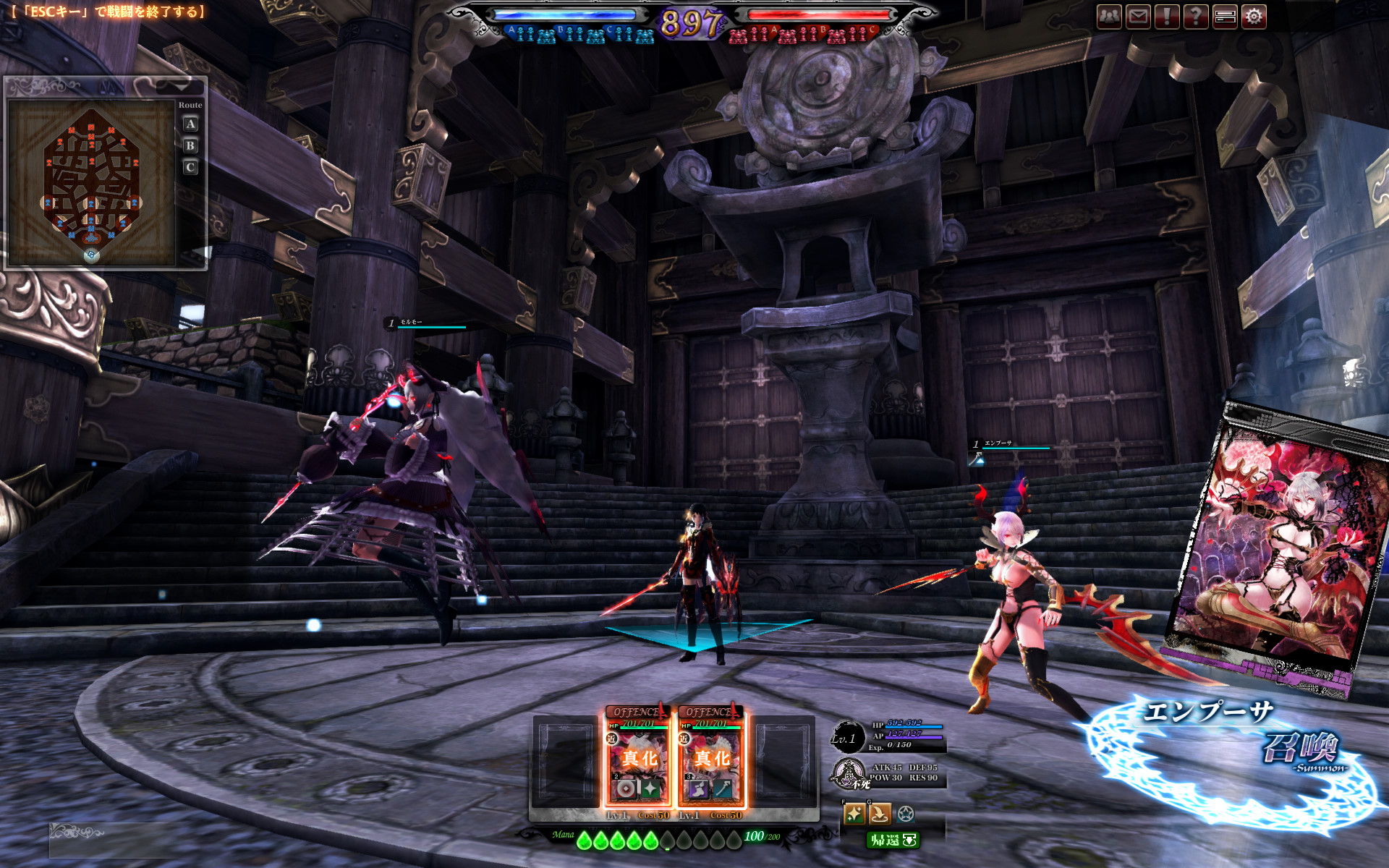Select Route A on the minimap panel
The height and width of the screenshot is (868, 1389).
click(190, 124)
